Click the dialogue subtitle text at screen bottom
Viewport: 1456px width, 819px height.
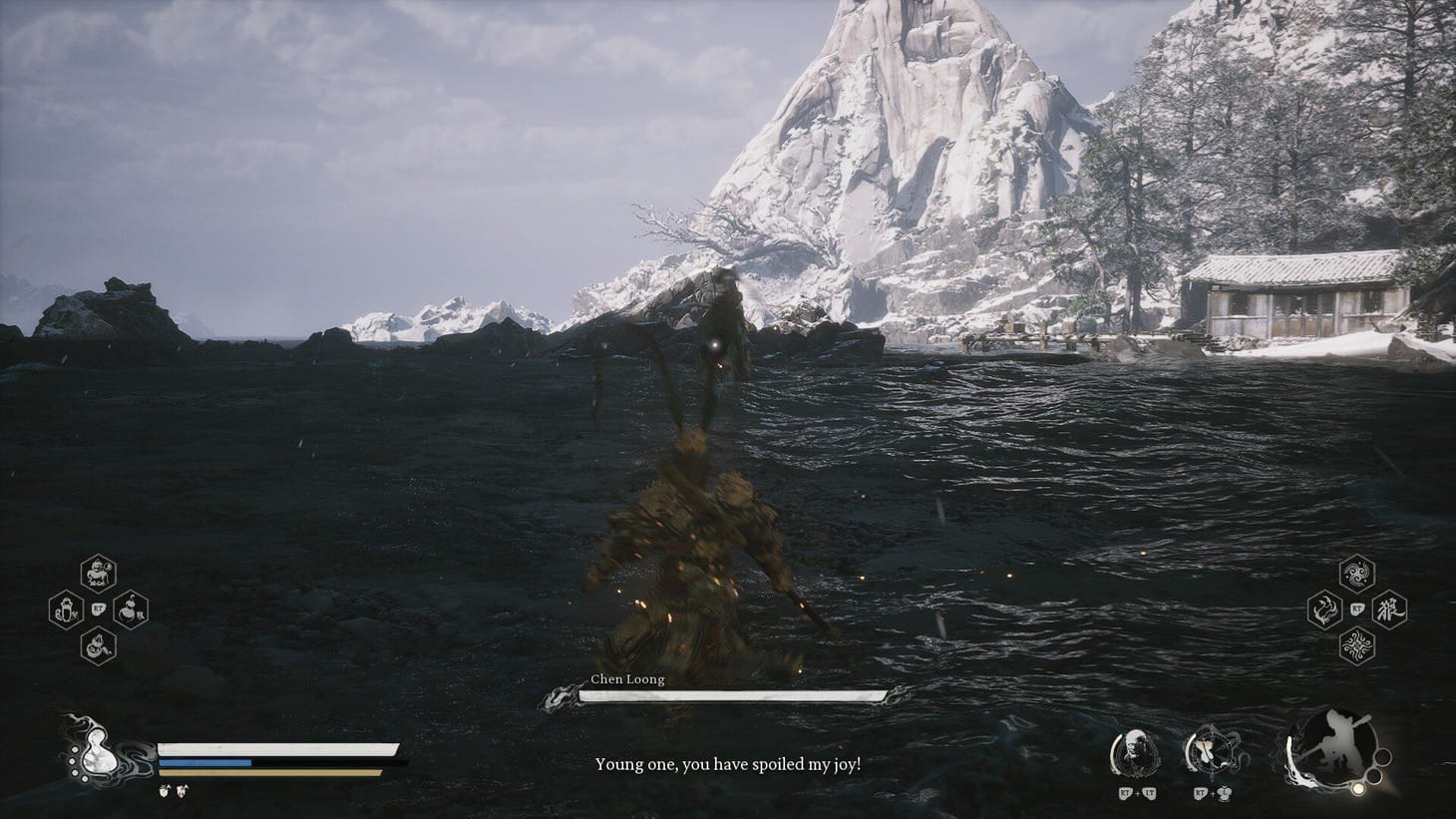point(728,762)
